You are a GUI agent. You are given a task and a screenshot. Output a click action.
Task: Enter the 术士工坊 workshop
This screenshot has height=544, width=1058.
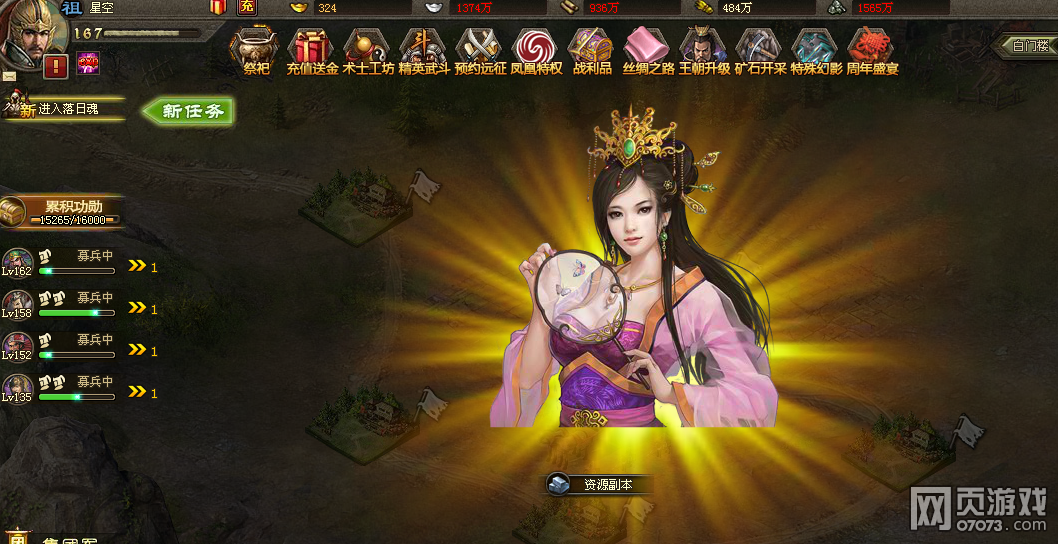click(368, 46)
